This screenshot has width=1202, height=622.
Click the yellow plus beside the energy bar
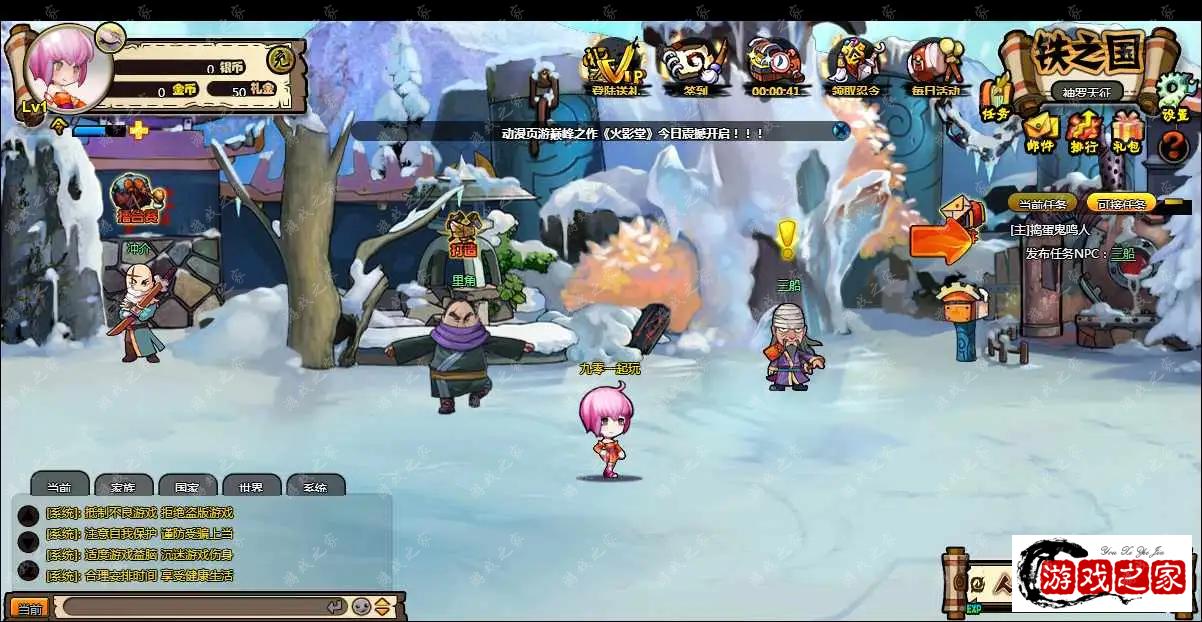click(x=139, y=130)
